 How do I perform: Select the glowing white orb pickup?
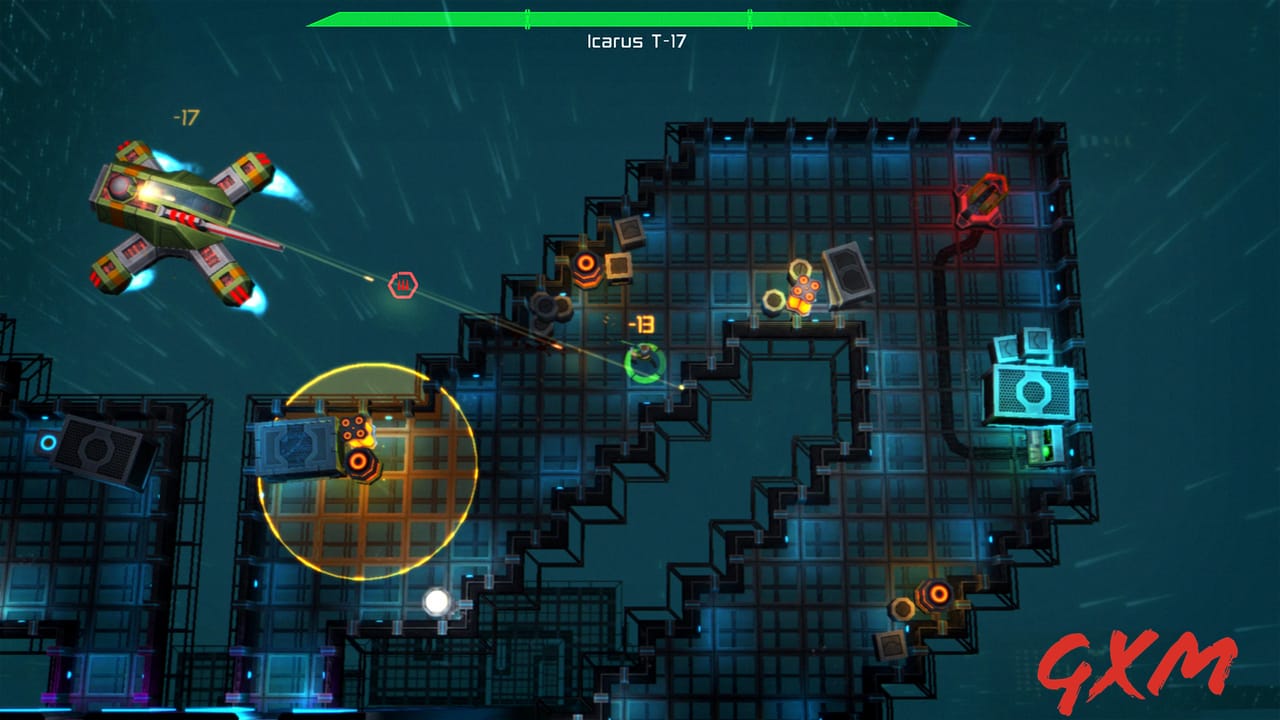(x=437, y=600)
